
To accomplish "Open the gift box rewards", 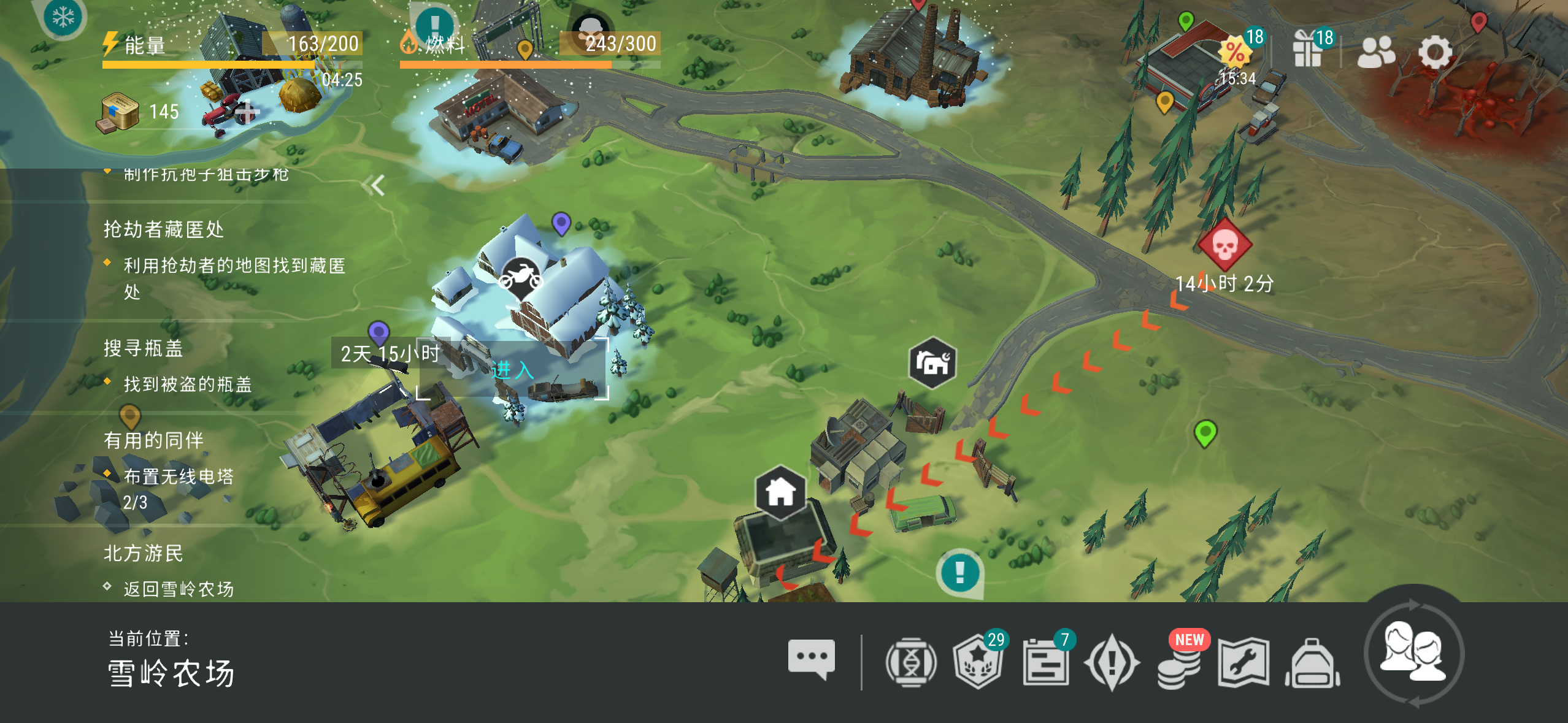I will click(x=1308, y=50).
